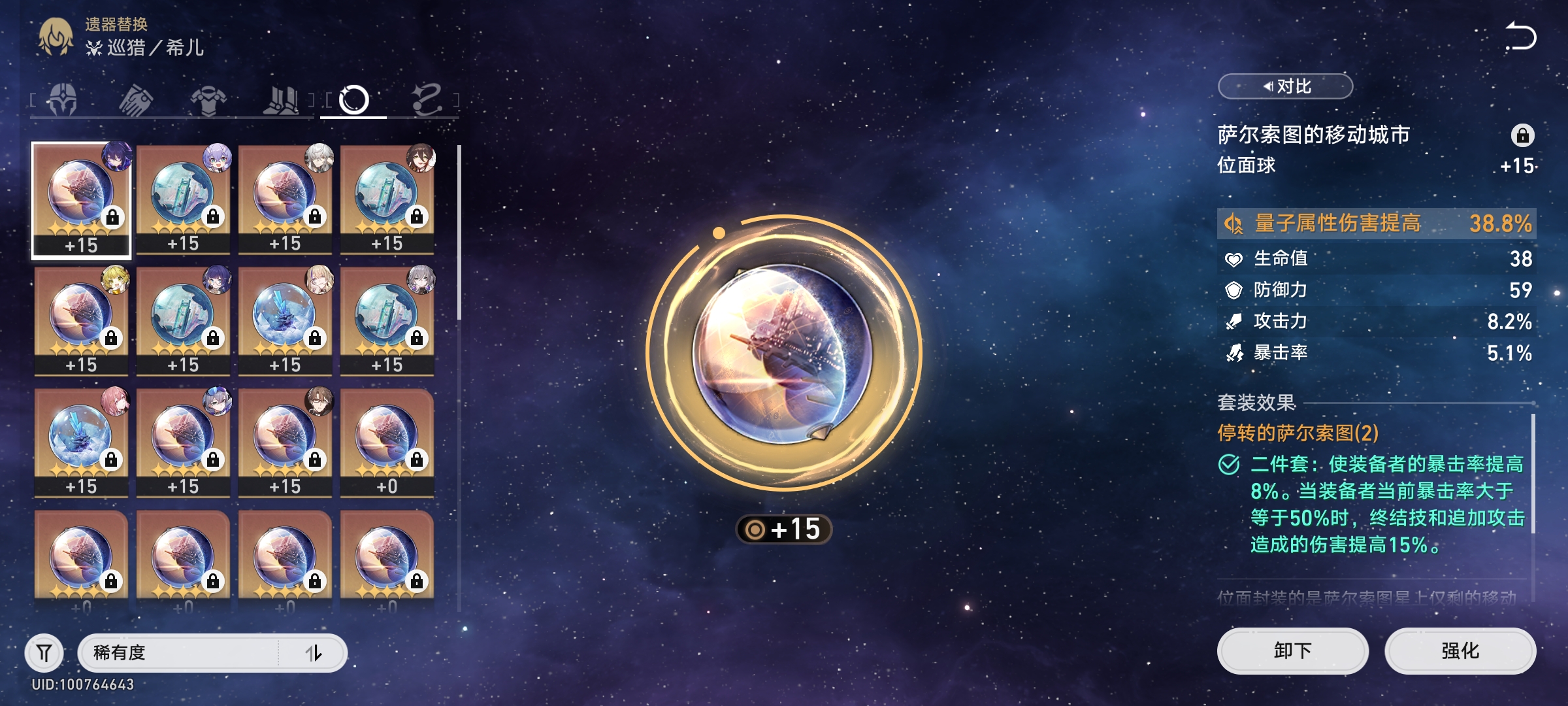Select the unequipped +0 sphere in third row
The height and width of the screenshot is (706, 1568).
click(x=387, y=442)
